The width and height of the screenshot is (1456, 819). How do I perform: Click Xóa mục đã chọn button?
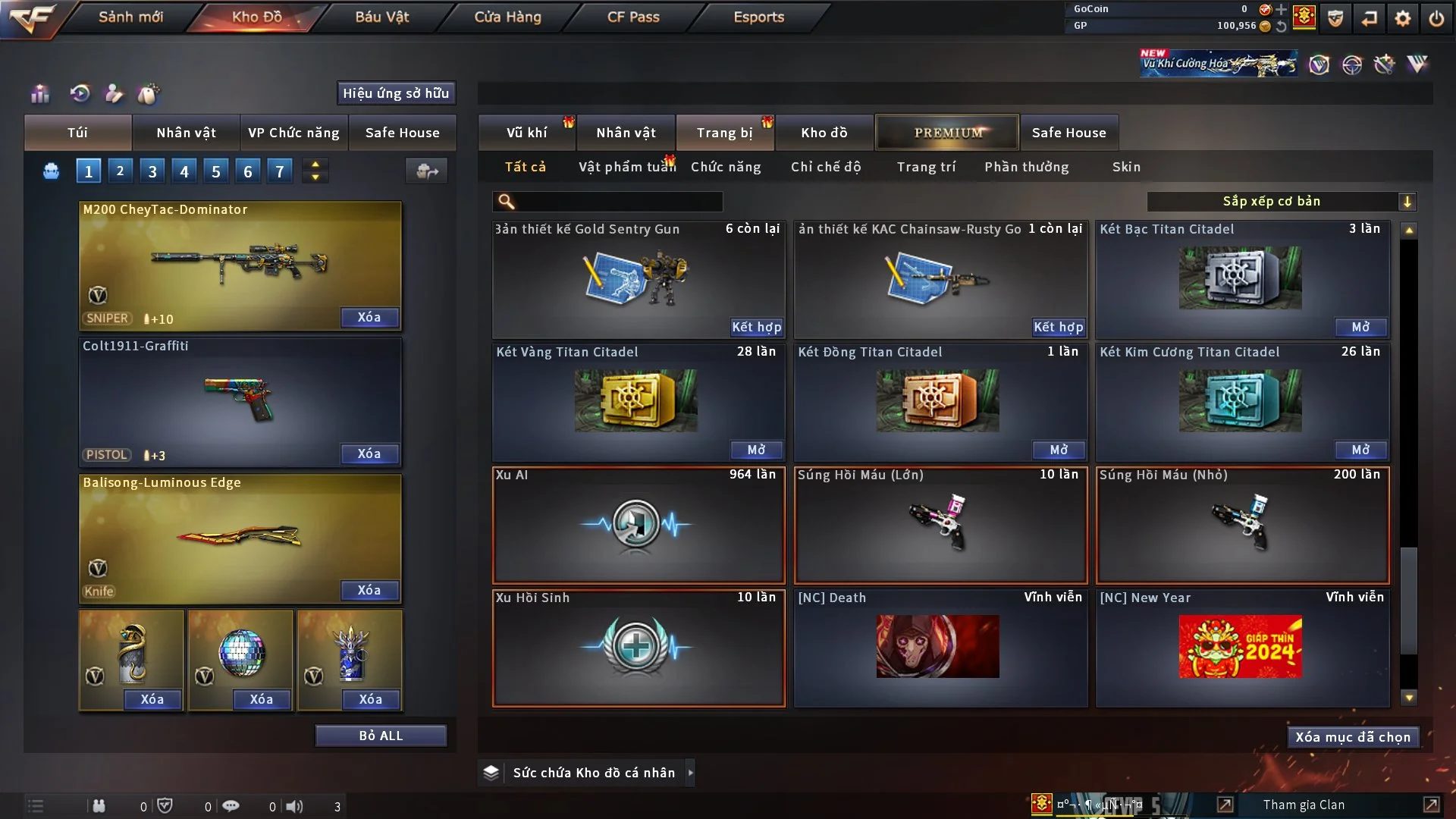coord(1353,737)
